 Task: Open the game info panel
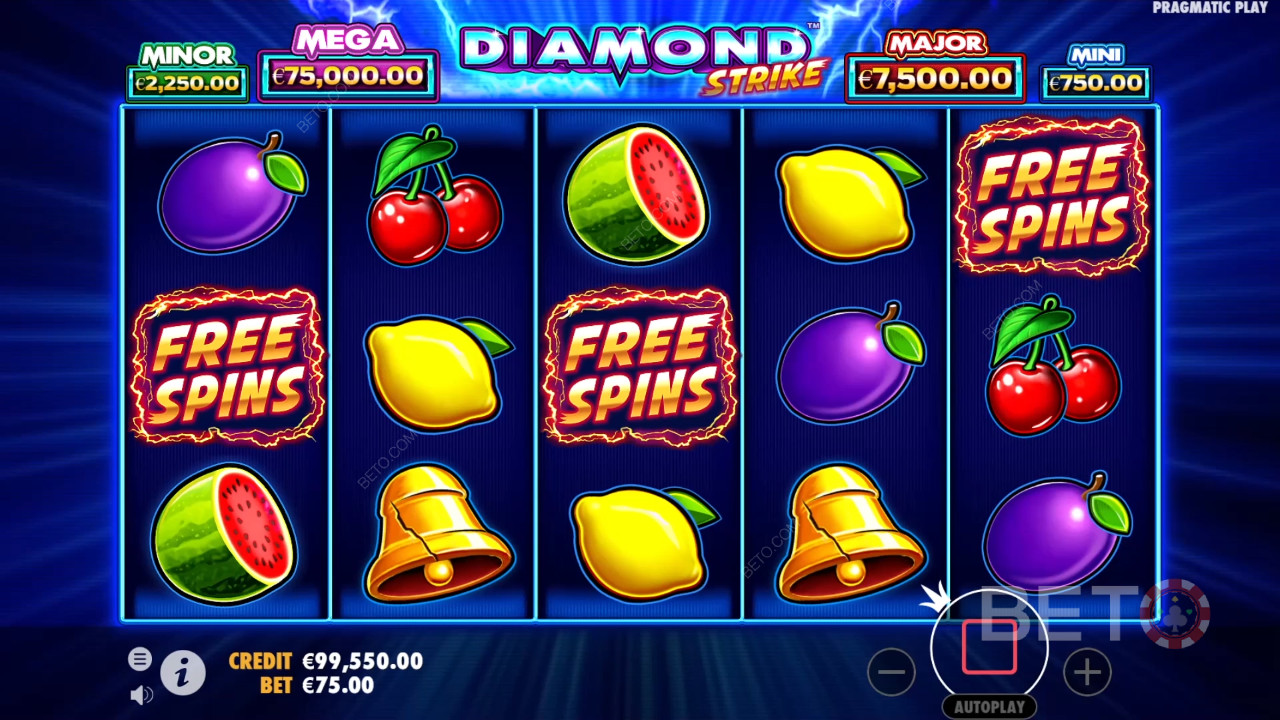[x=182, y=673]
